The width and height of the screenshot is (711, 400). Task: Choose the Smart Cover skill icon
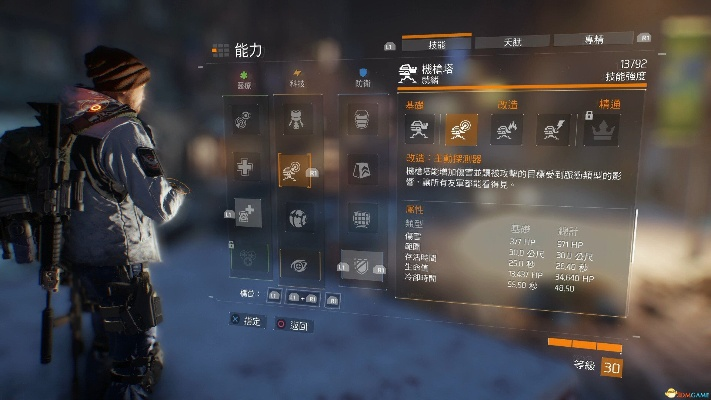pos(361,169)
